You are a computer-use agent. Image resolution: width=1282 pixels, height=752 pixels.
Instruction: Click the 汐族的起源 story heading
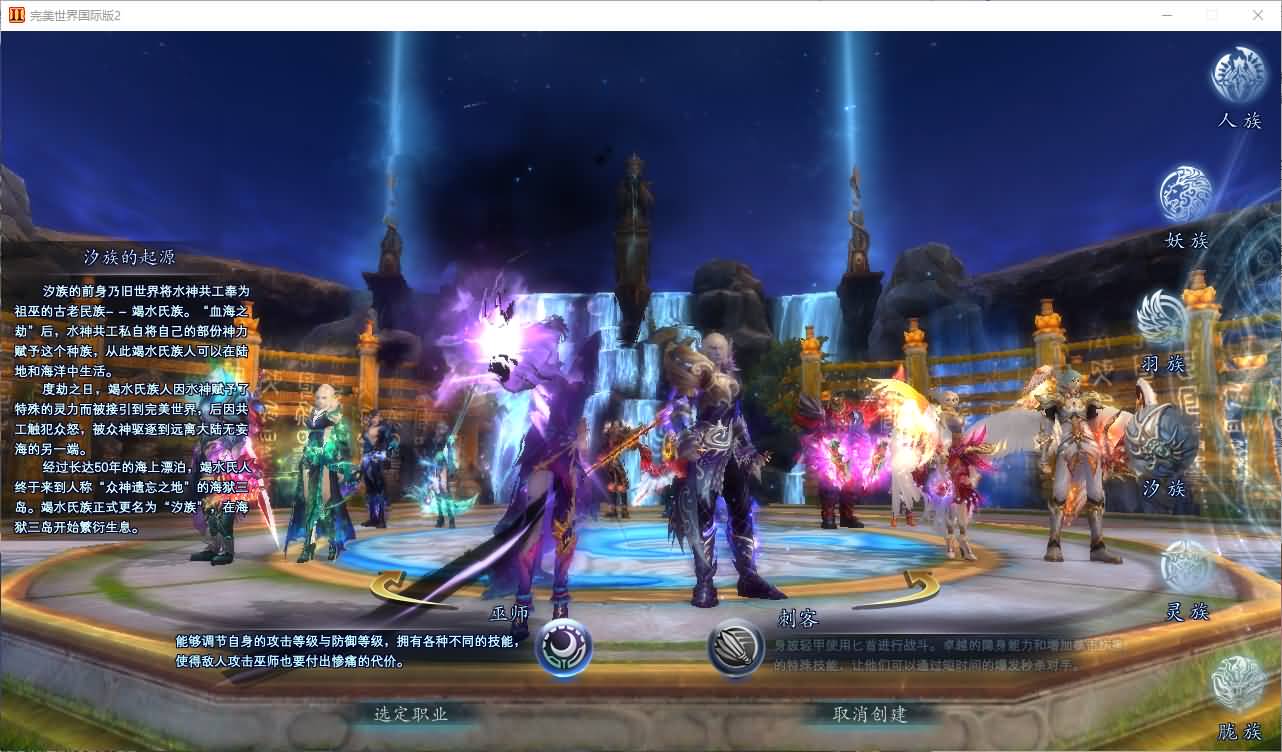pyautogui.click(x=131, y=255)
